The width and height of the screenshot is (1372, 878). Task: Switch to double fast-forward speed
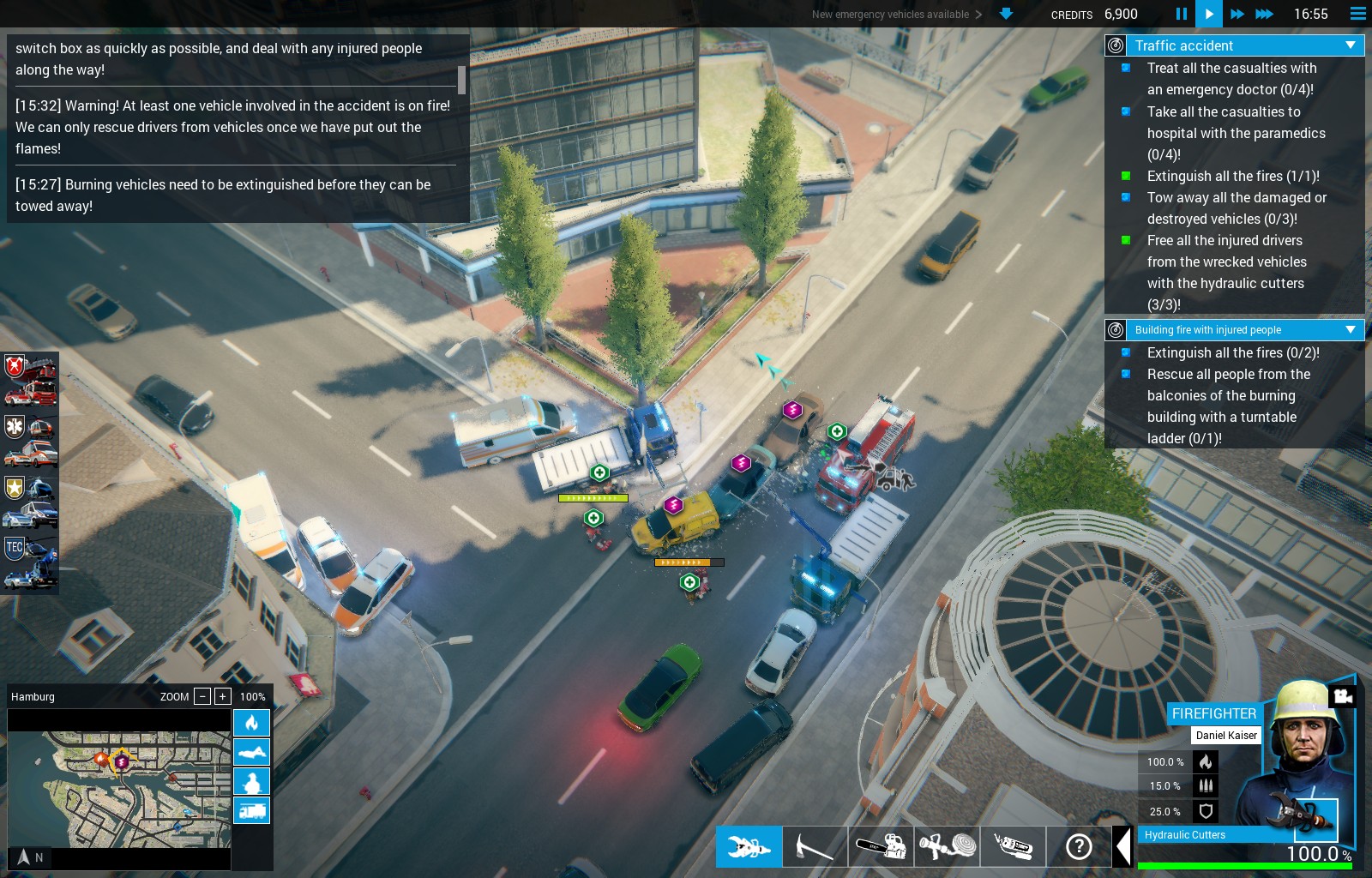coord(1237,14)
